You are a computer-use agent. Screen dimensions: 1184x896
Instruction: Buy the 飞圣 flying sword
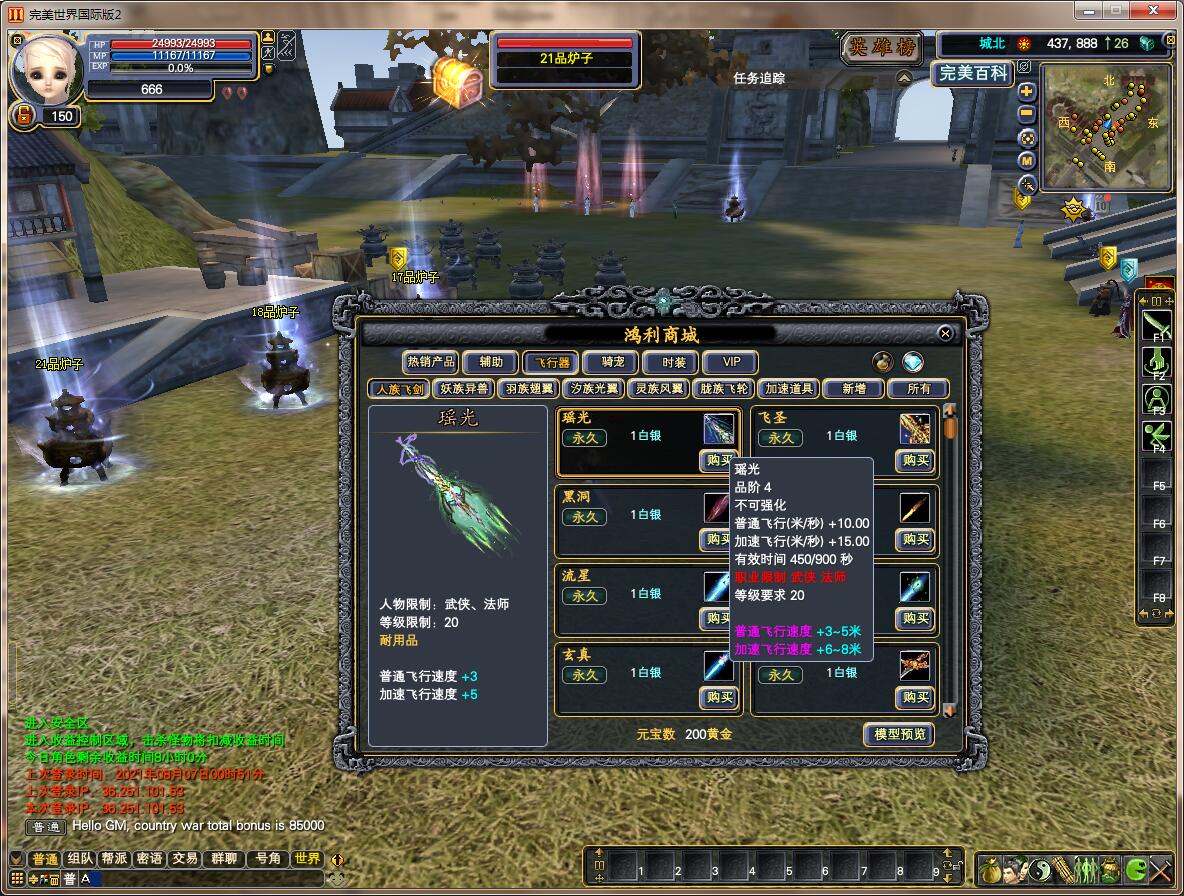pyautogui.click(x=915, y=460)
